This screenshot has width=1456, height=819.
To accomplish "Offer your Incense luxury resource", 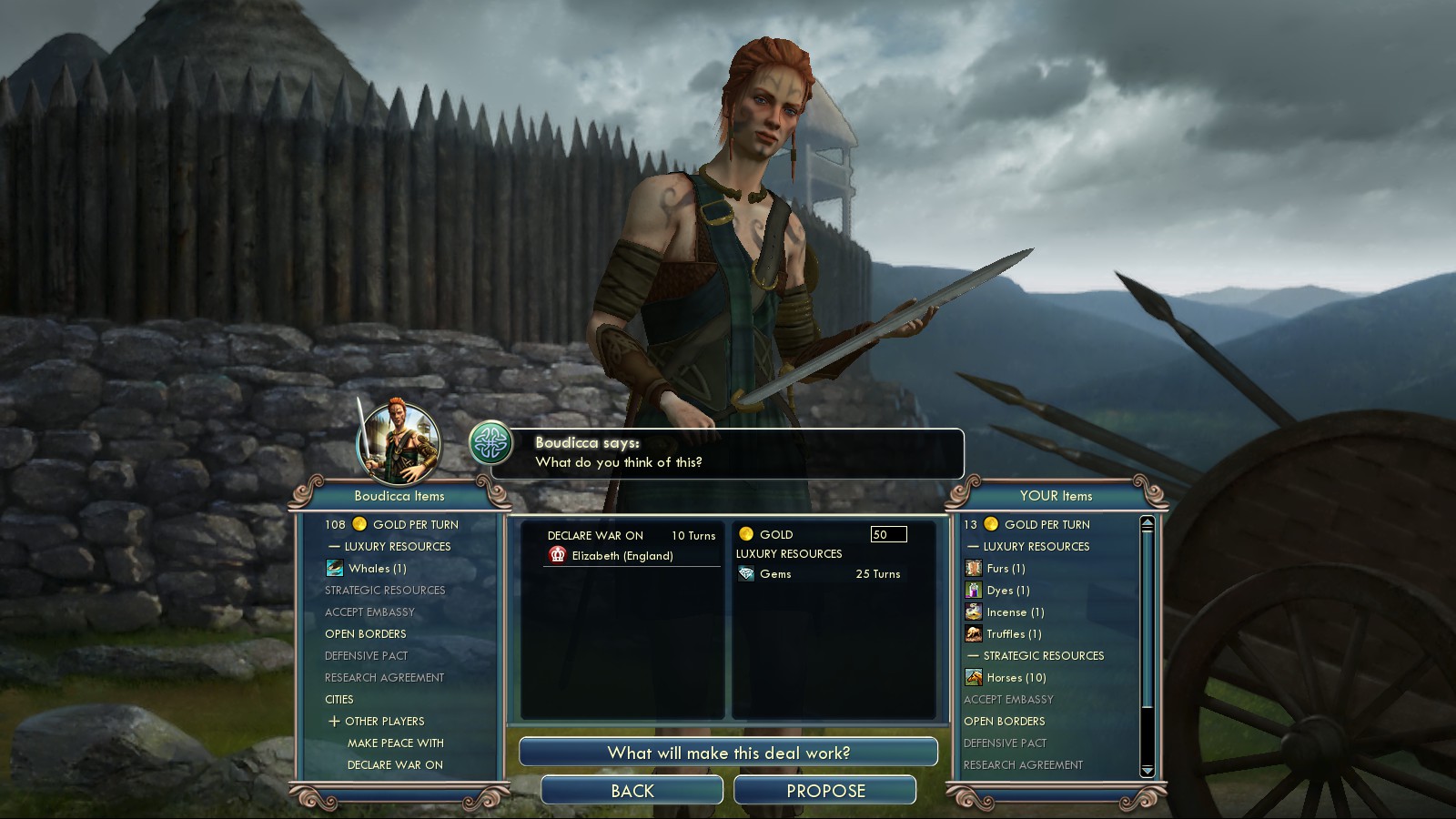I will [x=1015, y=612].
